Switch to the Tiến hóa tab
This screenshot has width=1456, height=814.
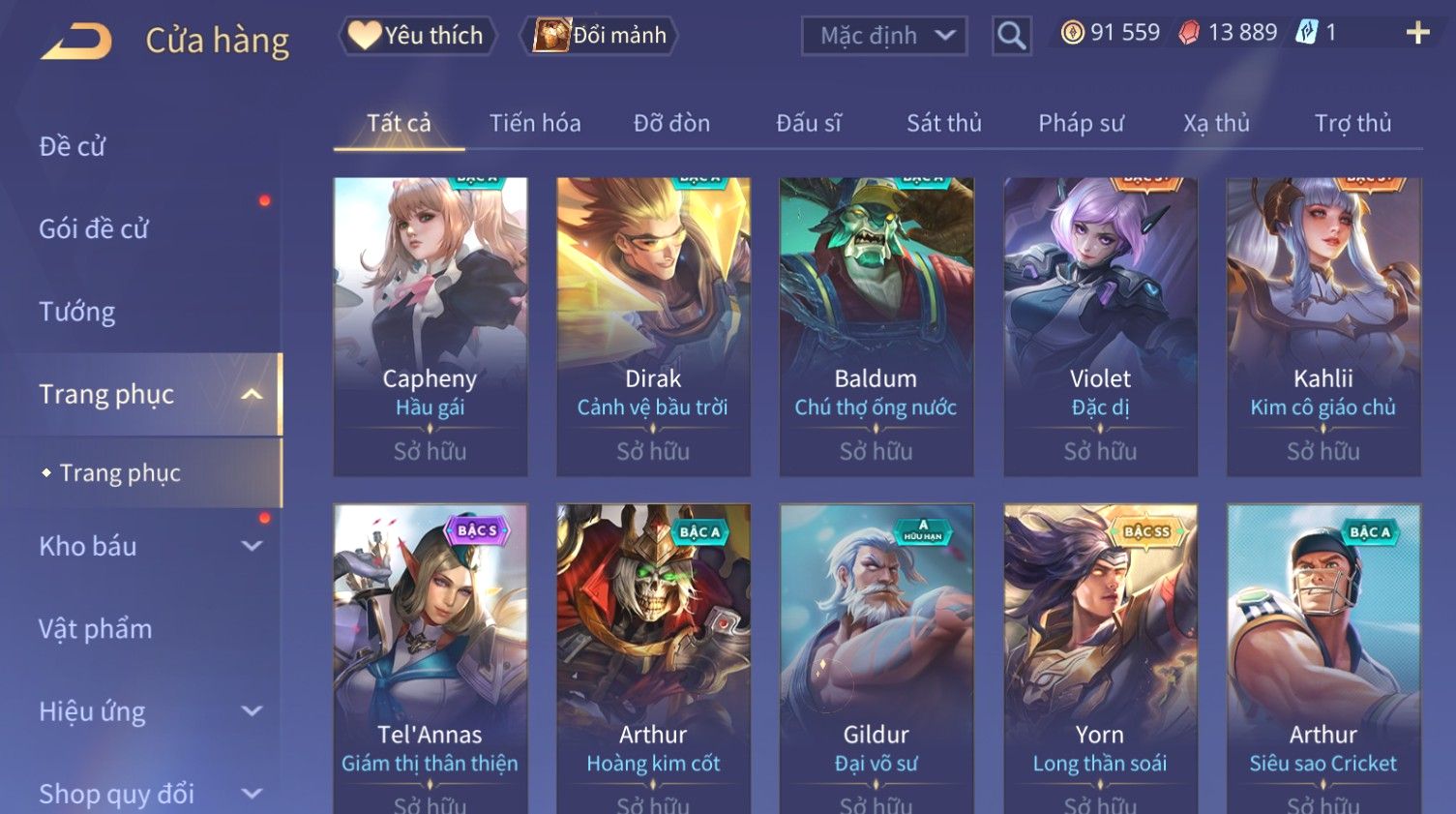pos(535,123)
